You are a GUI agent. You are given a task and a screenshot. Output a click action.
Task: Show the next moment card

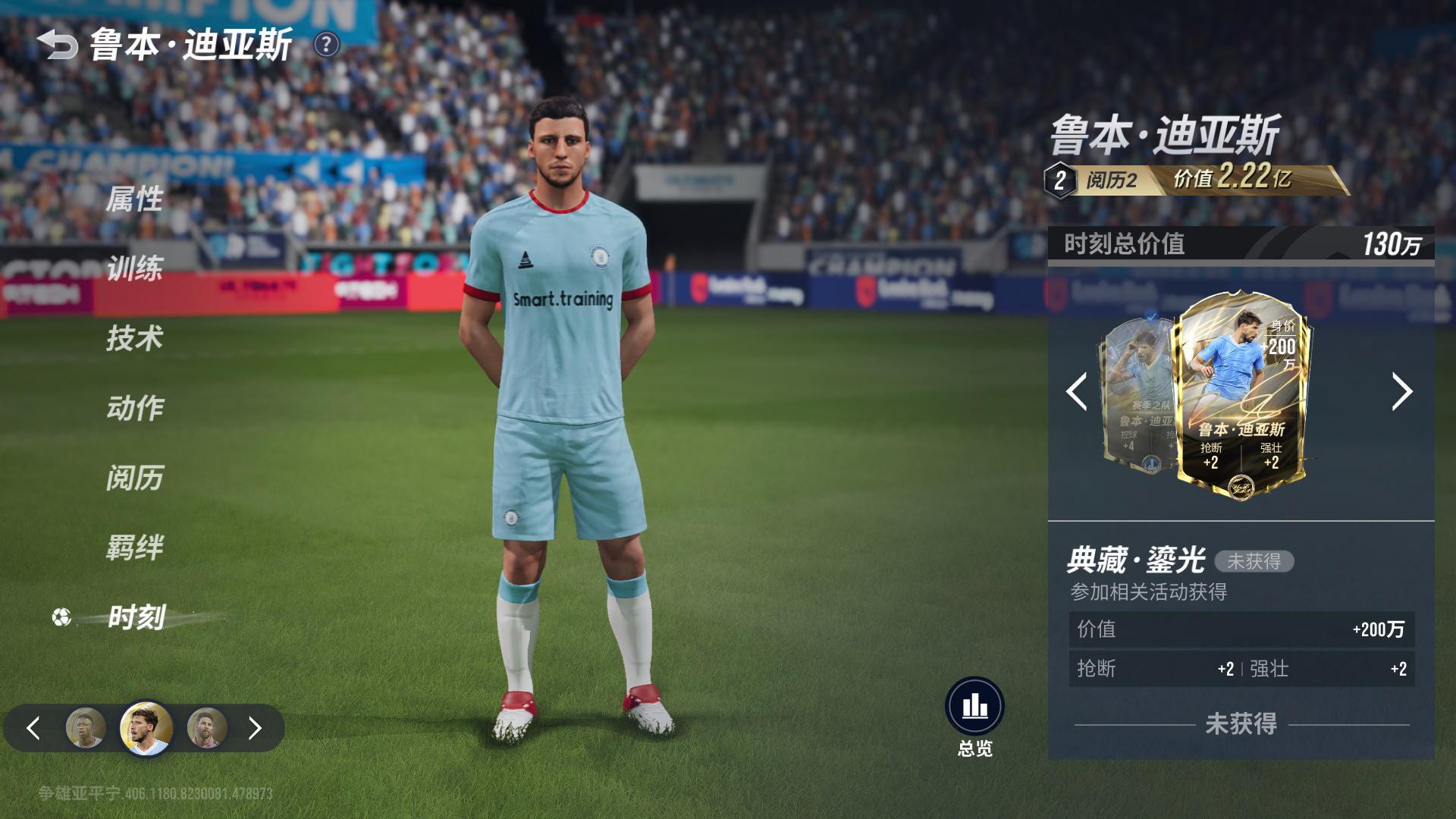[x=1401, y=392]
